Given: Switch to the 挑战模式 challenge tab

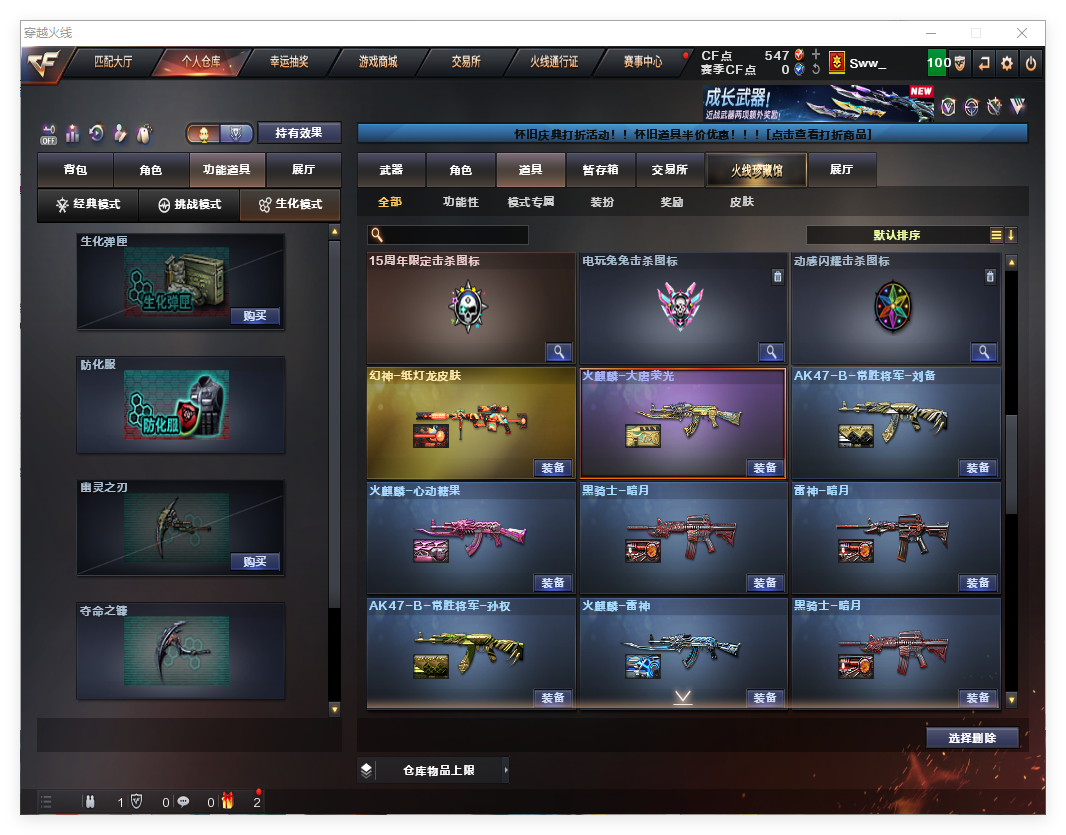Looking at the screenshot, I should [190, 204].
